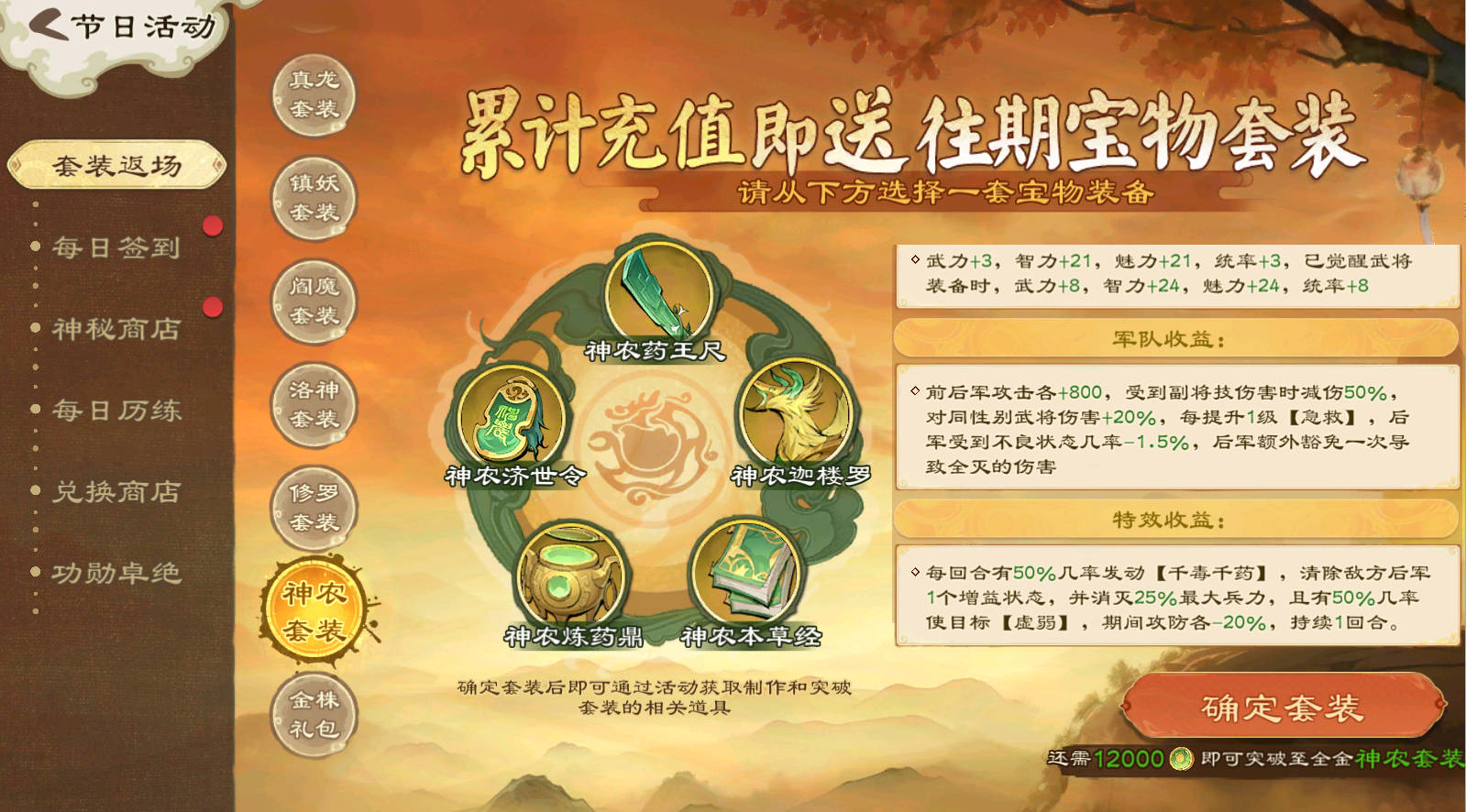Select the 镇妖套装 option
The width and height of the screenshot is (1466, 812).
tap(312, 197)
